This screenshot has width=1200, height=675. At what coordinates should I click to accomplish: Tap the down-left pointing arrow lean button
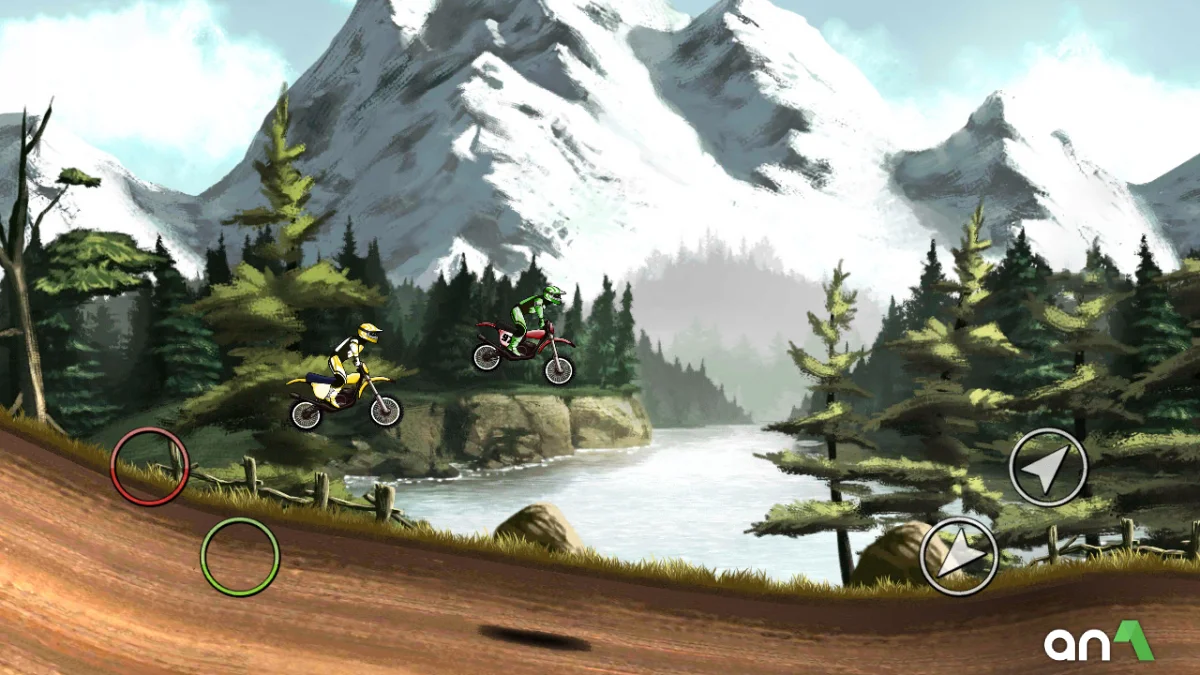pyautogui.click(x=959, y=556)
